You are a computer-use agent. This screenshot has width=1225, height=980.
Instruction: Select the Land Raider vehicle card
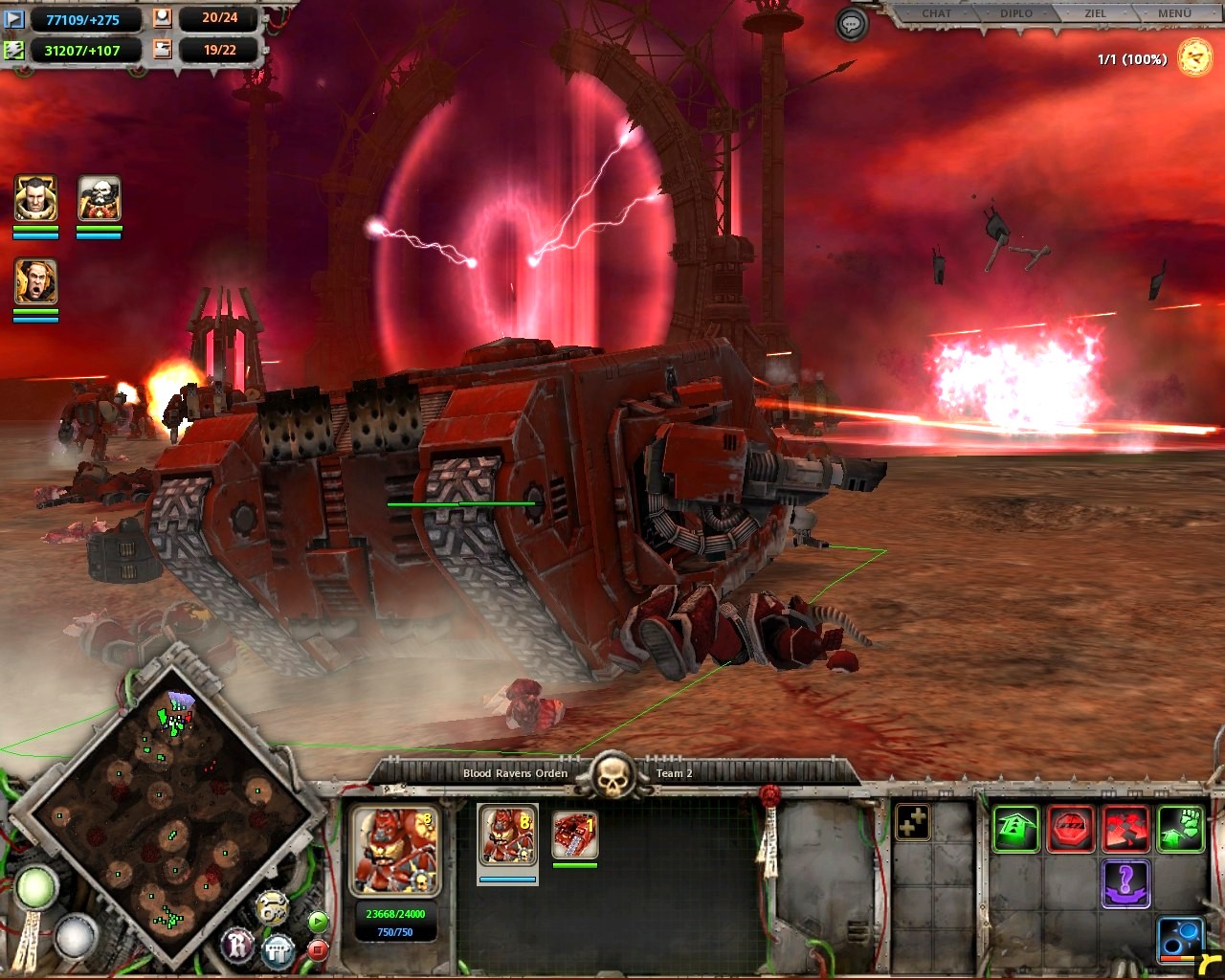pyautogui.click(x=574, y=835)
